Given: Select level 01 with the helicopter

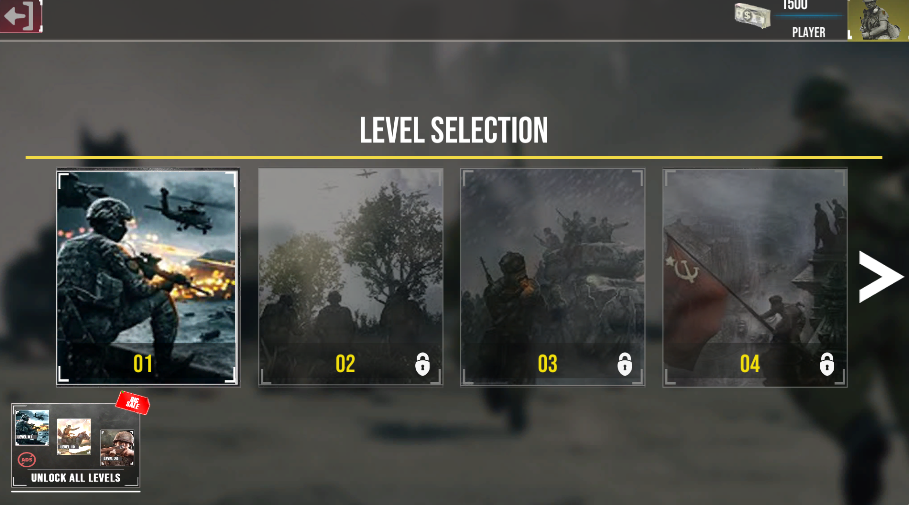Looking at the screenshot, I should tap(148, 277).
